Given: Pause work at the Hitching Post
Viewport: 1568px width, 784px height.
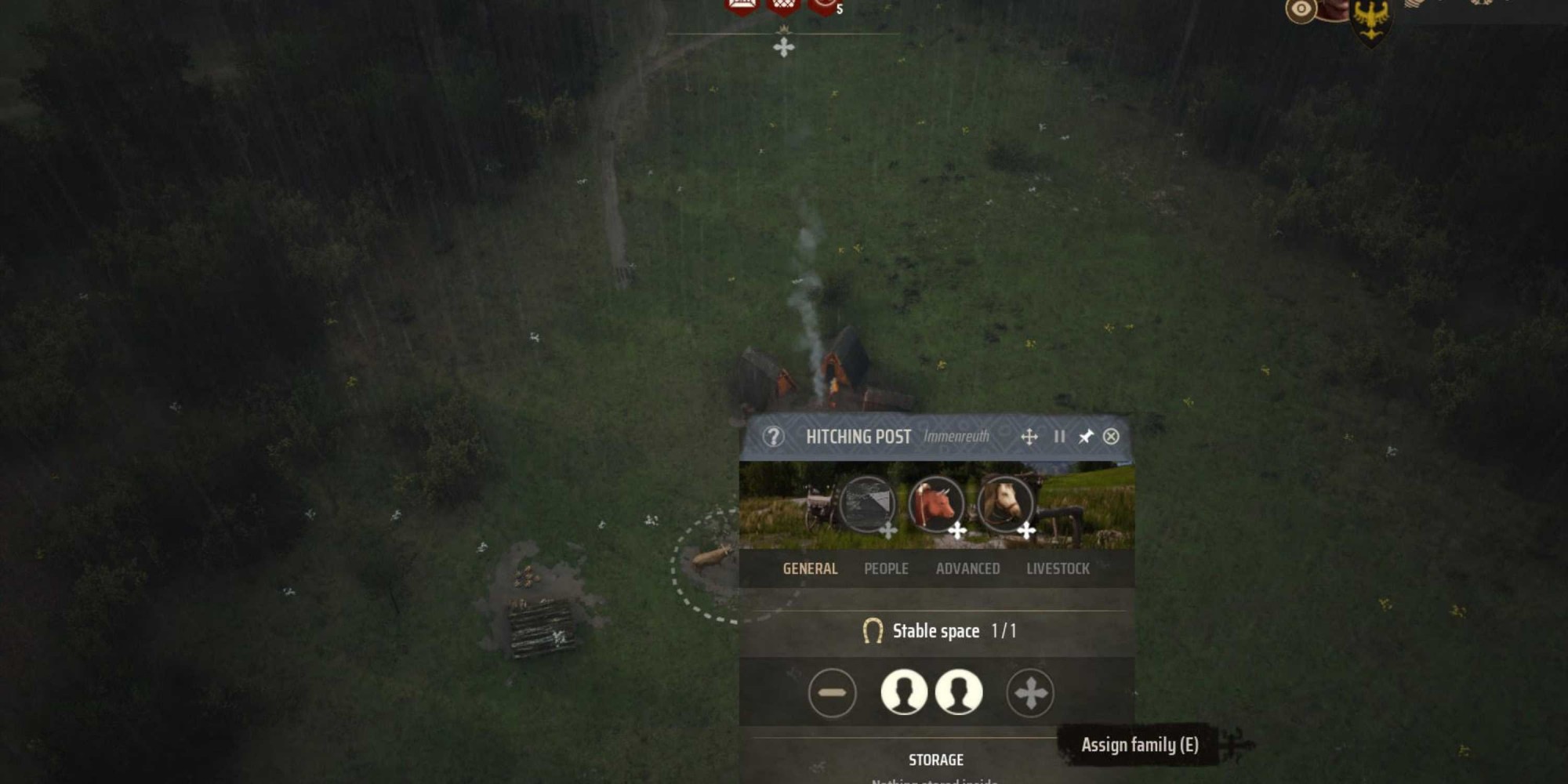Looking at the screenshot, I should coord(1059,437).
